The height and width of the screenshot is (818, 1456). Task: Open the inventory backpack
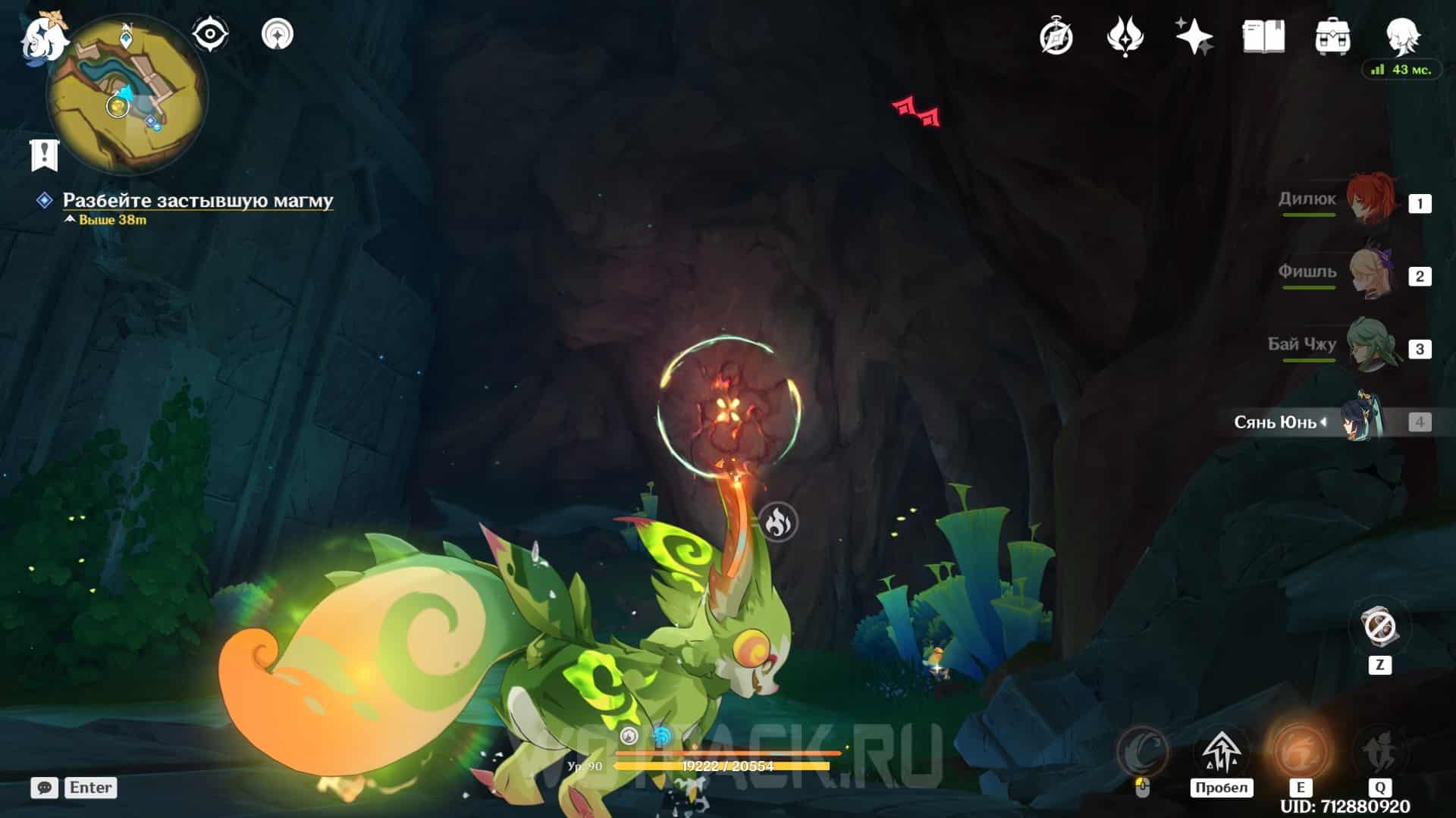(x=1332, y=36)
